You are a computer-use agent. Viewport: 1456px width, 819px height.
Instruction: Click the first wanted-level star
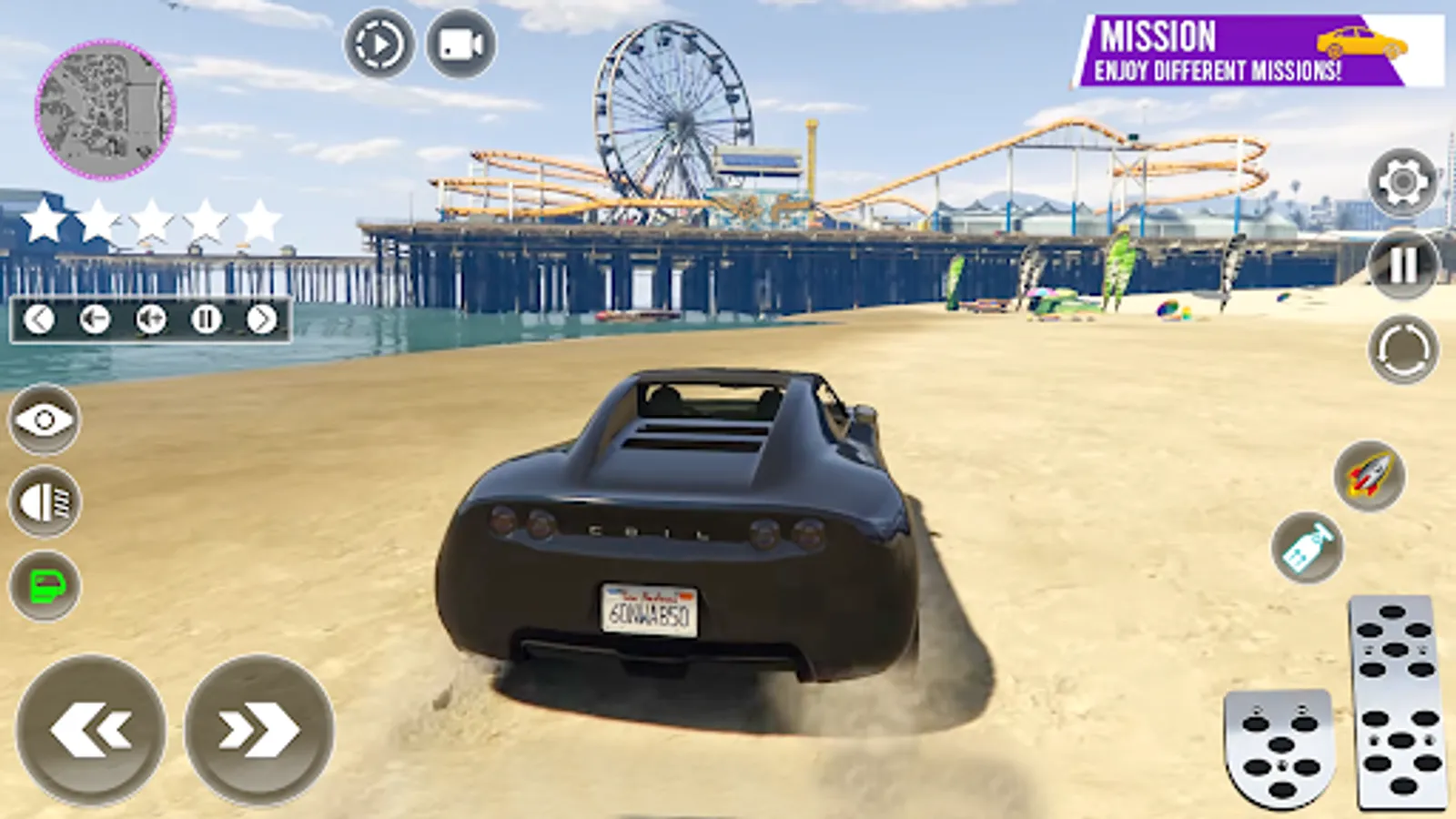coord(45,218)
